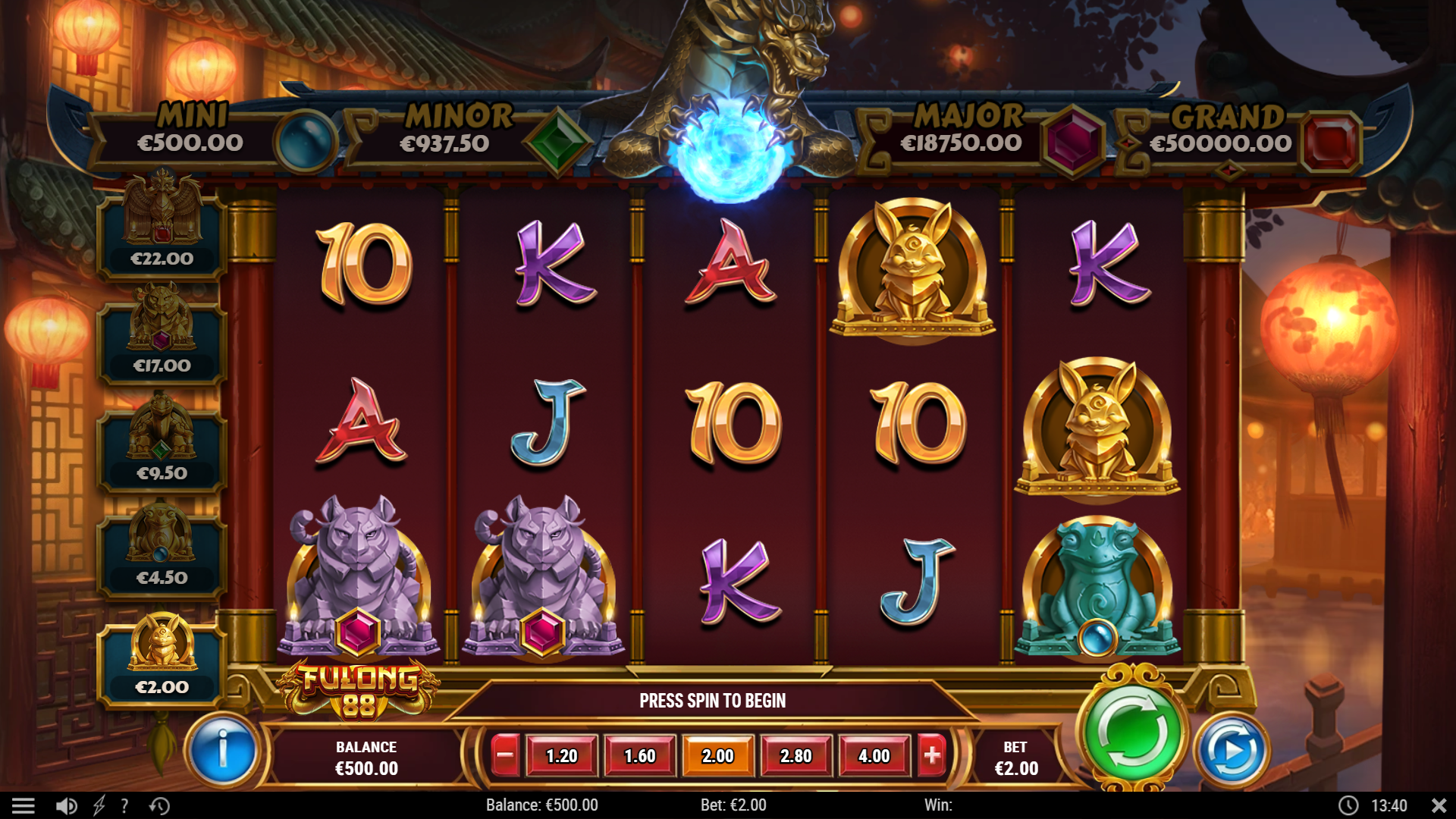The height and width of the screenshot is (819, 1456).
Task: Close the game with the X button
Action: (x=1438, y=805)
